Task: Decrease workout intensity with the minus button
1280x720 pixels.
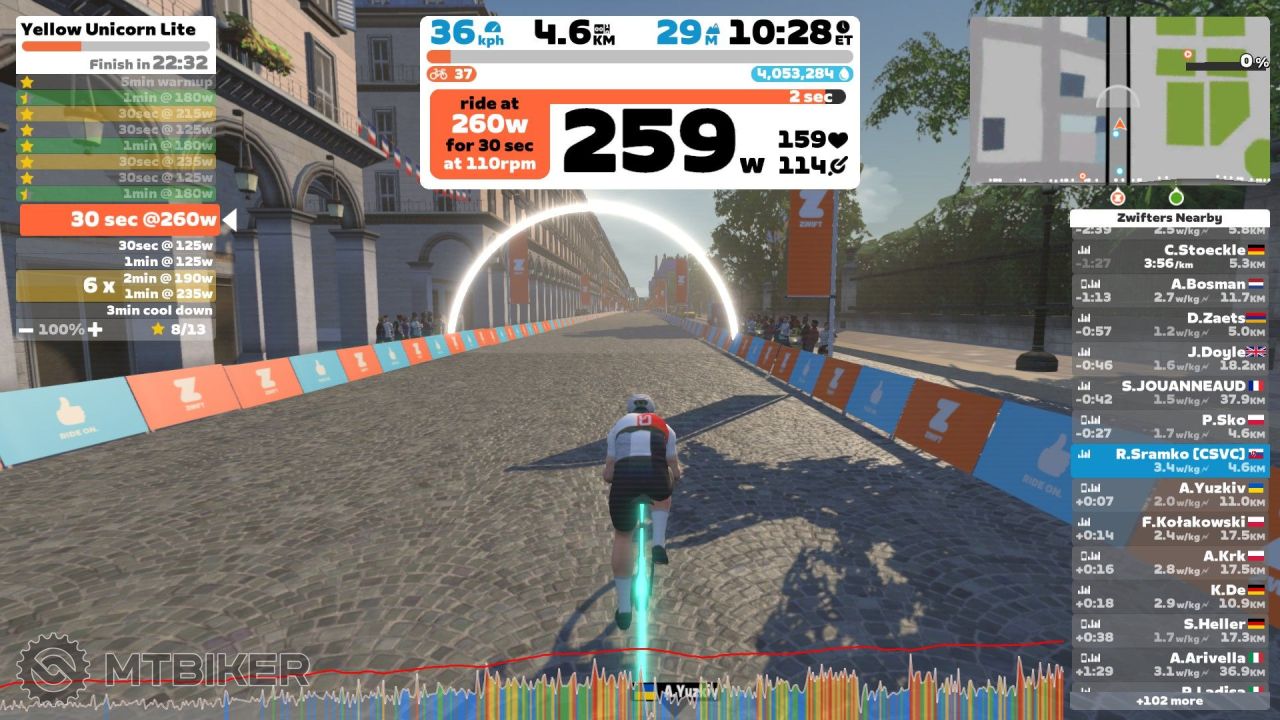Action: (26, 329)
